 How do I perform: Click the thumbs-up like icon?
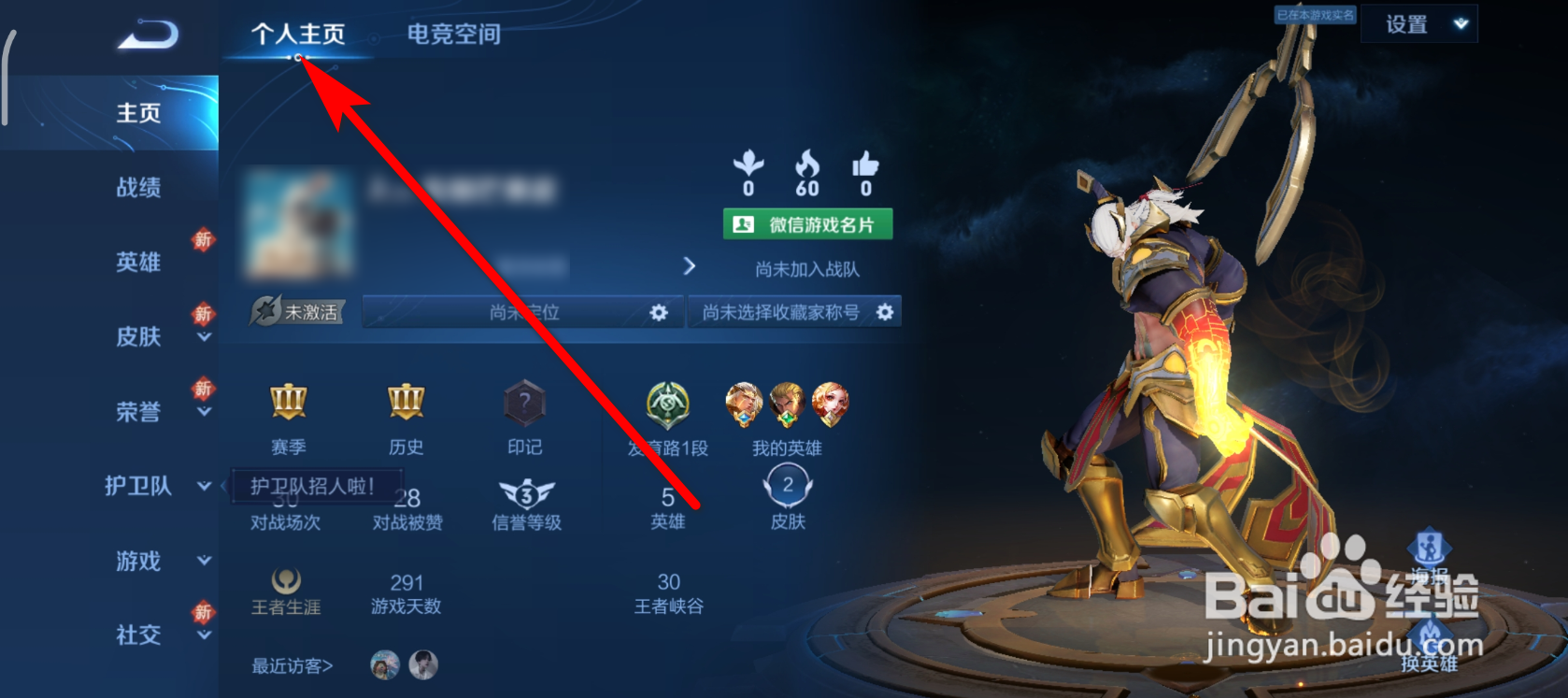pos(864,168)
